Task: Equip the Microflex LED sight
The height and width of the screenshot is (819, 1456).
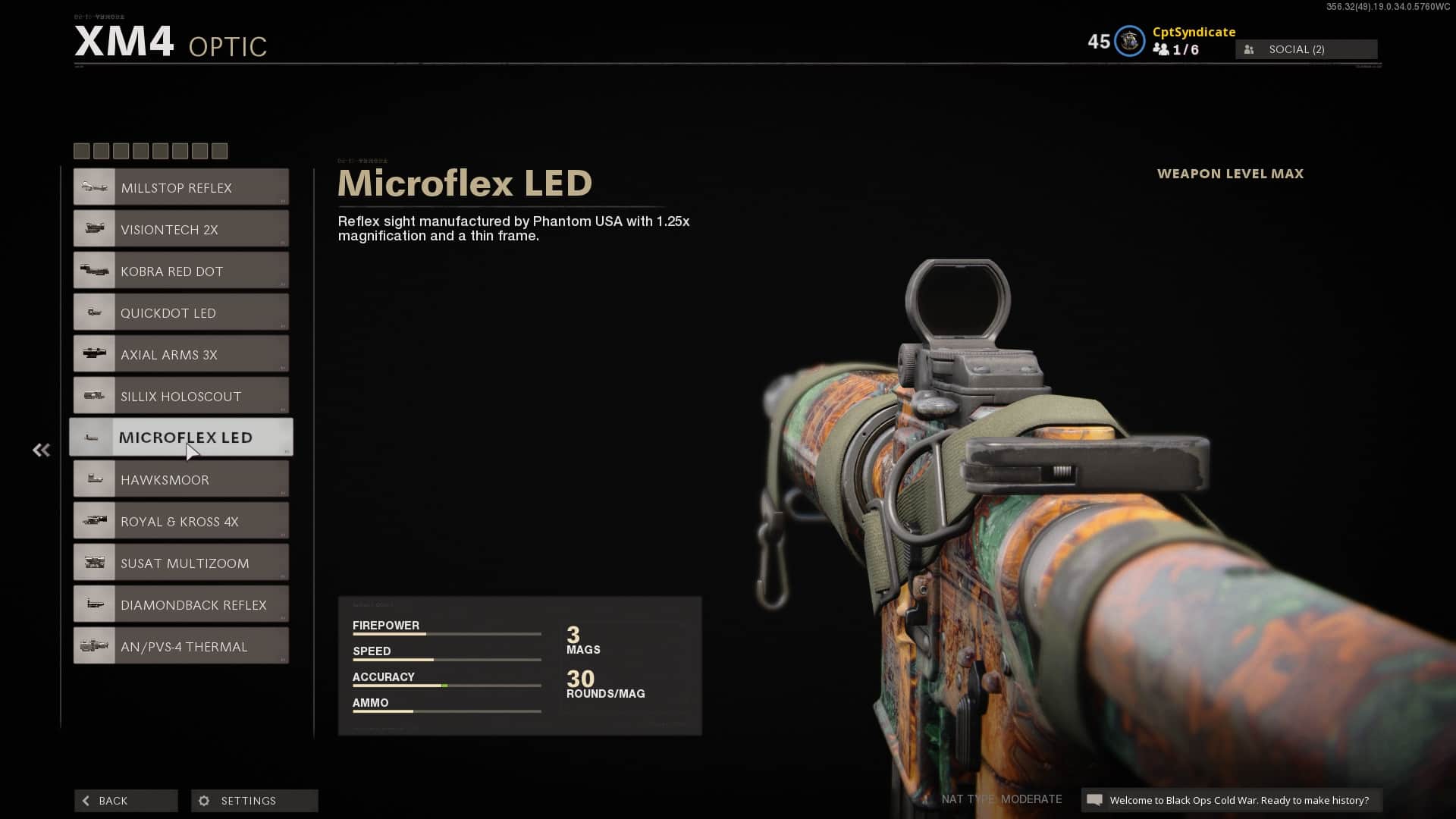Action: [180, 438]
